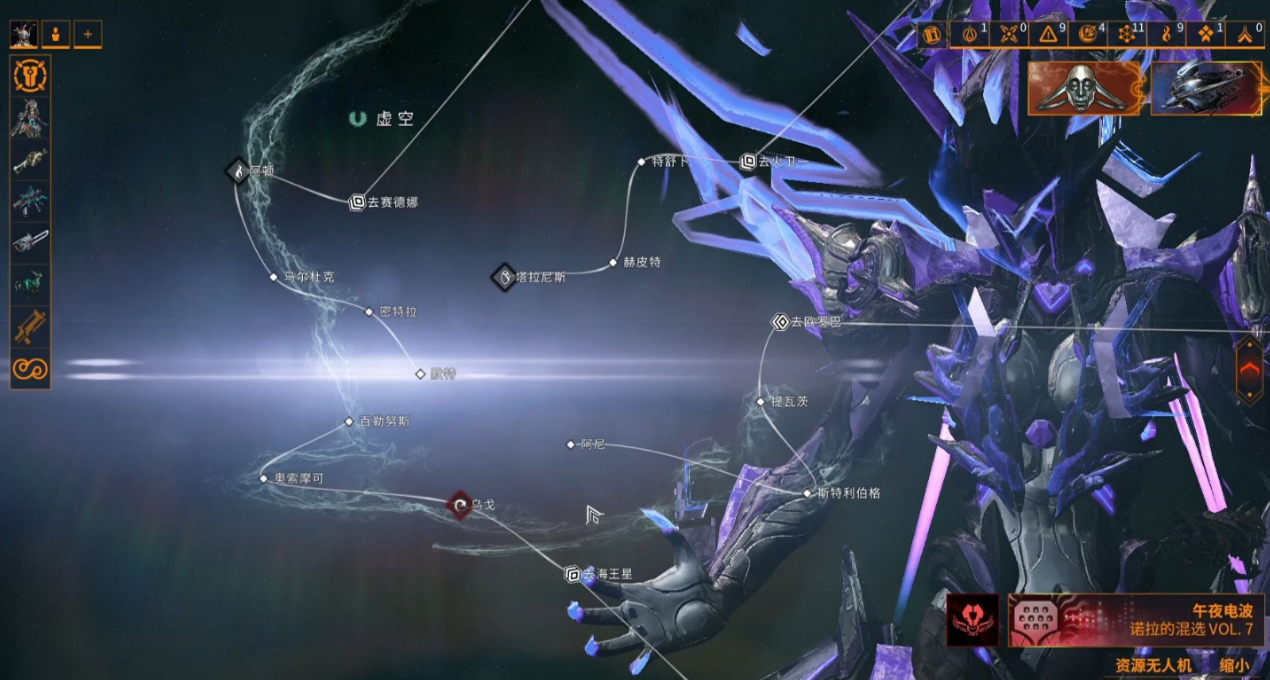
Task: Open the 去欧罗巴 junction node
Action: coord(781,322)
